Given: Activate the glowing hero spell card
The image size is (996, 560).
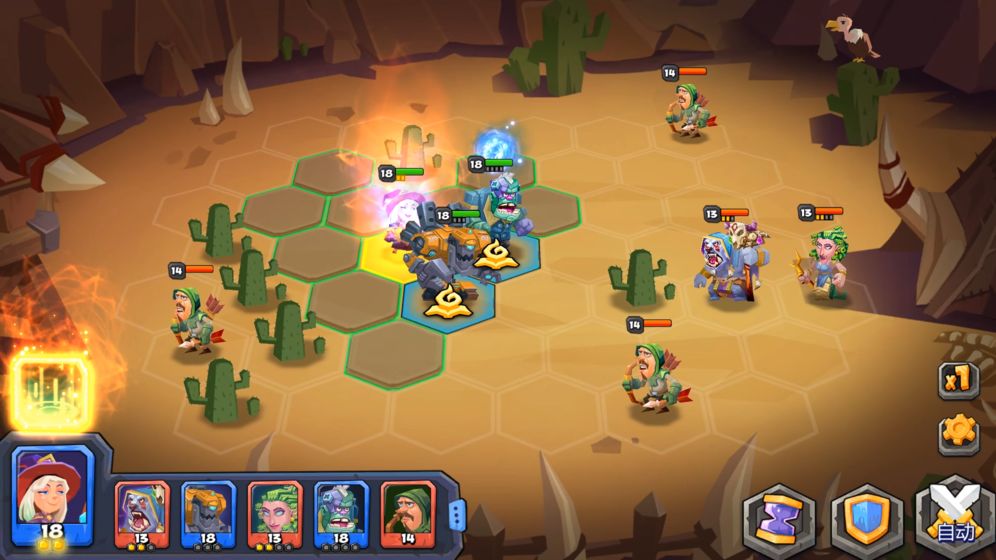Looking at the screenshot, I should [x=52, y=391].
